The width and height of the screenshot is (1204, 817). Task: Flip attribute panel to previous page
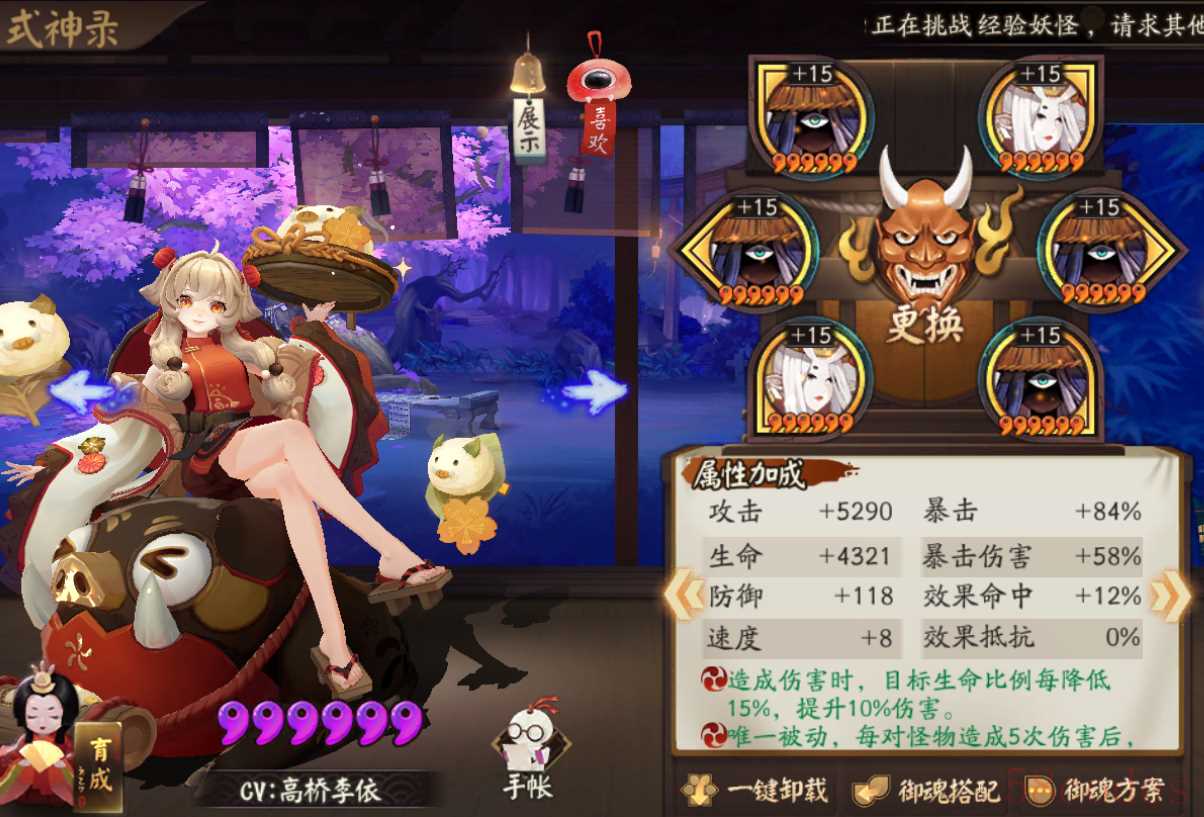(684, 596)
